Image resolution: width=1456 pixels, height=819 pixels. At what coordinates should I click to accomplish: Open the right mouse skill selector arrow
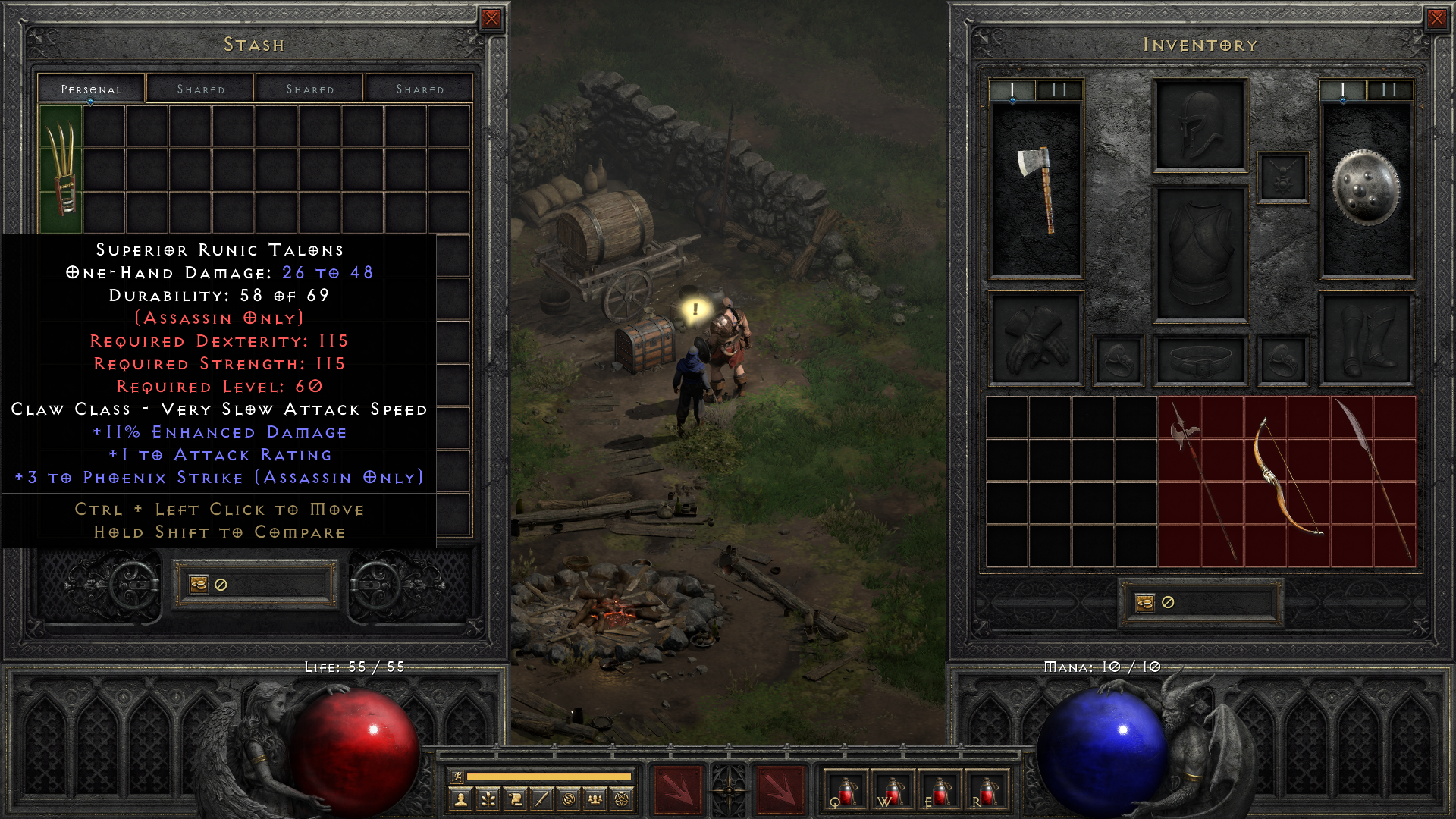click(x=781, y=789)
